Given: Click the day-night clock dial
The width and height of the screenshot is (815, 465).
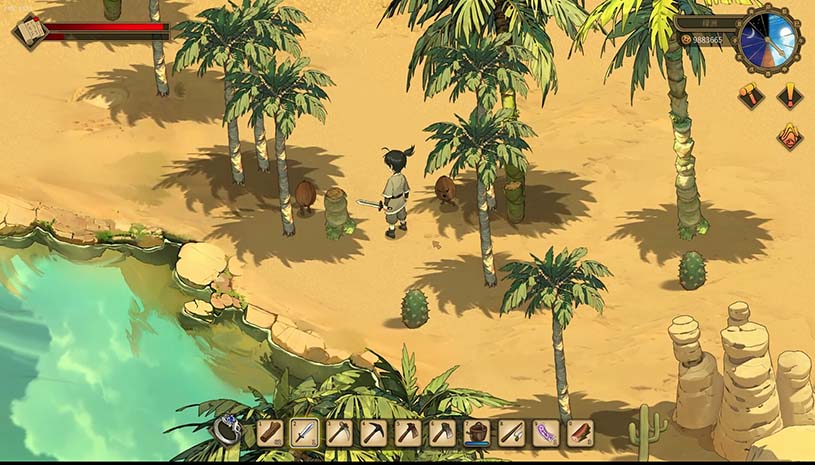Looking at the screenshot, I should [x=769, y=42].
